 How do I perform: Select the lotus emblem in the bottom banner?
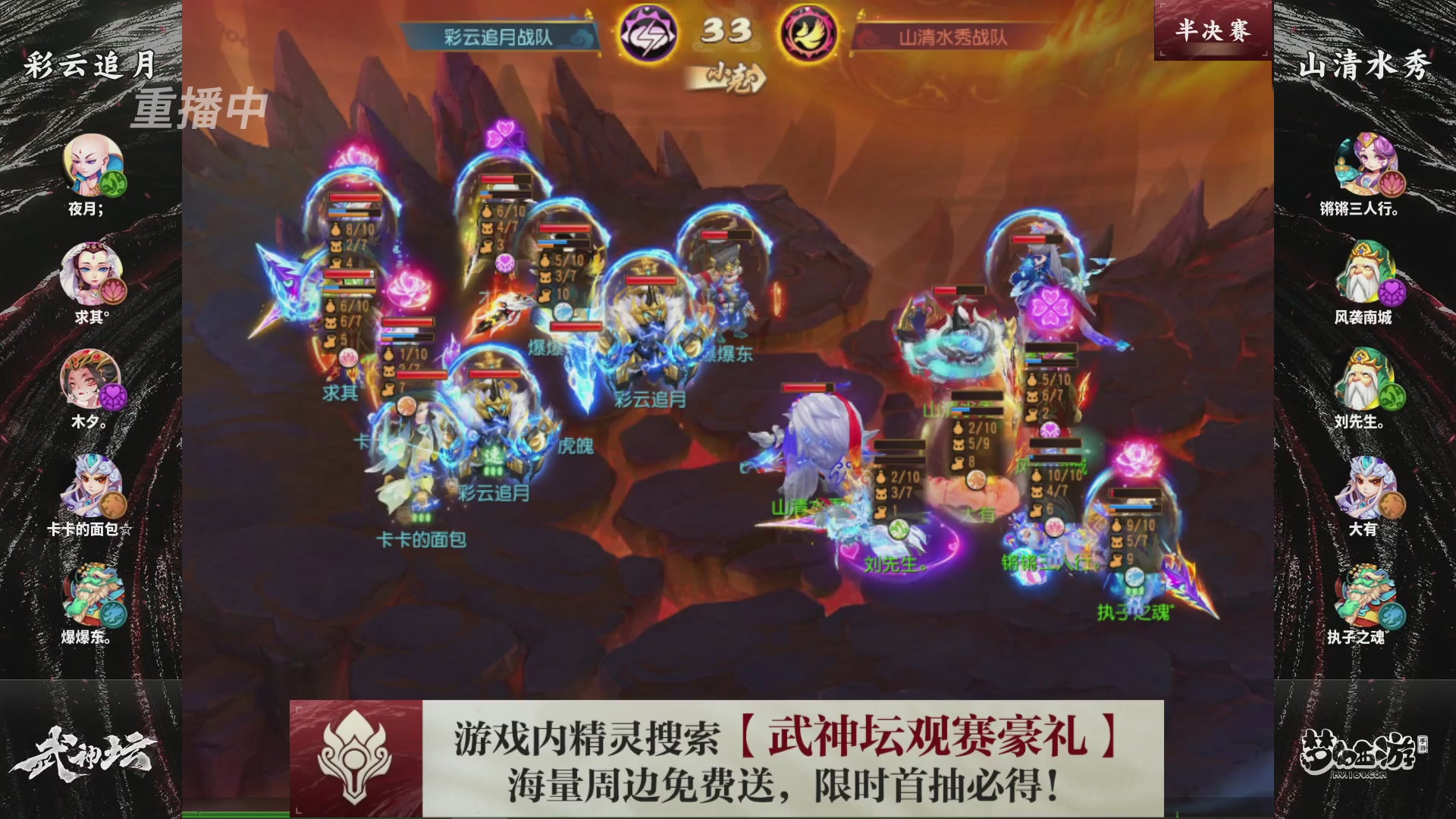pos(353,755)
